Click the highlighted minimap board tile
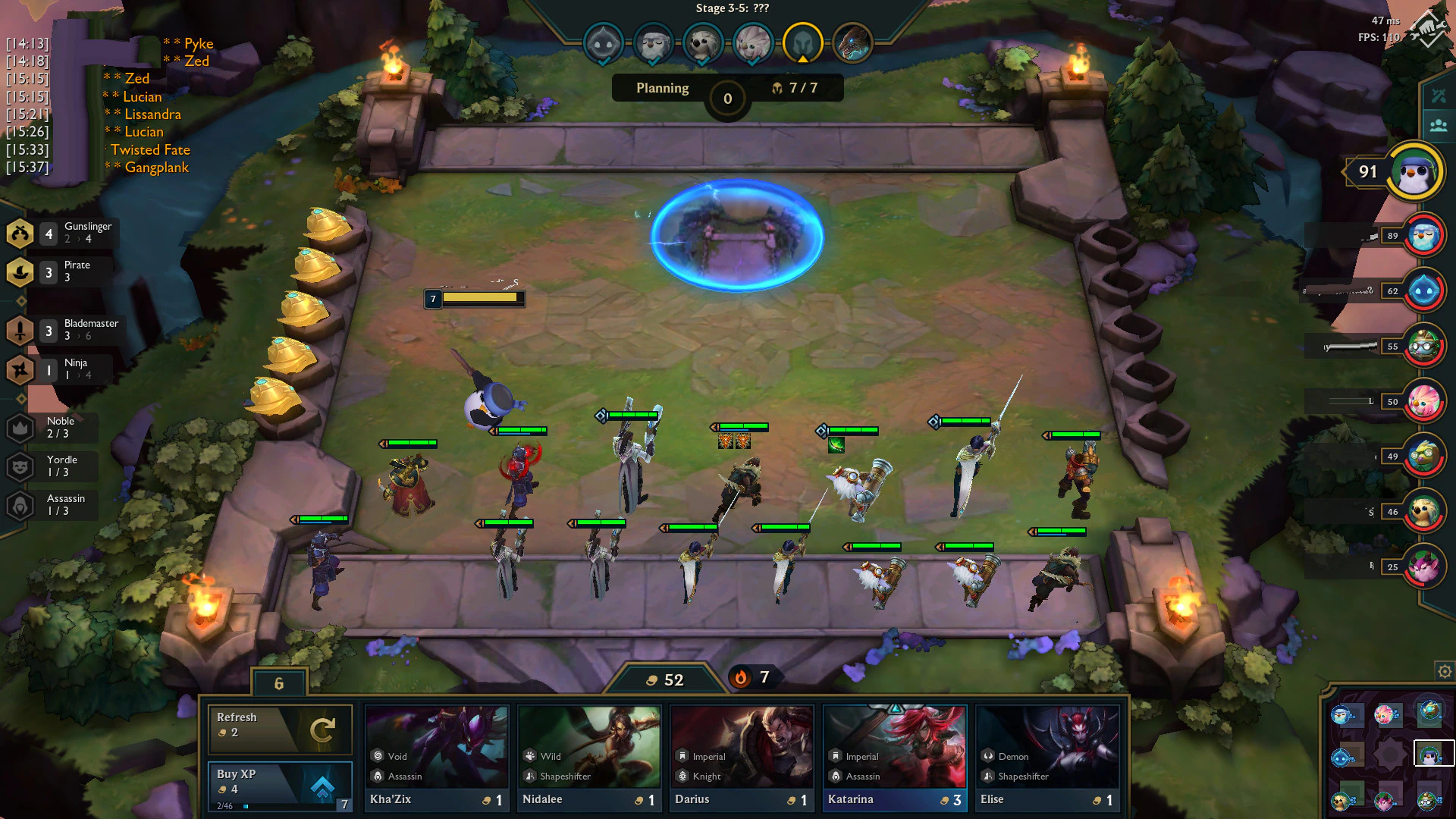Screen dimensions: 1456x819 point(1433,755)
